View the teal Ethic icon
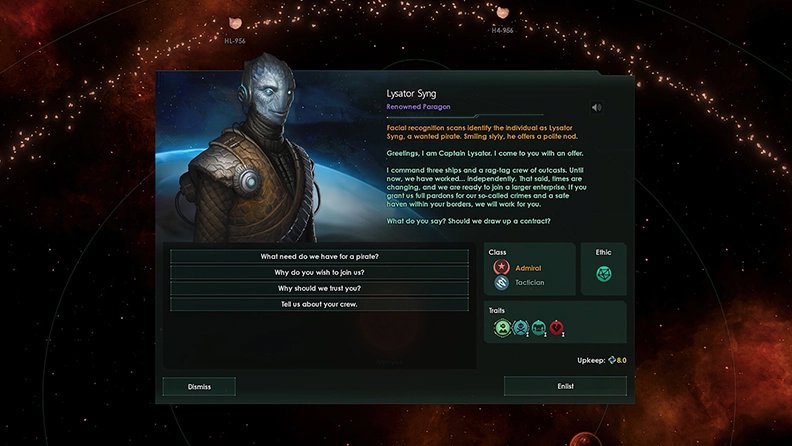Viewport: 792px width, 446px height. click(x=603, y=274)
